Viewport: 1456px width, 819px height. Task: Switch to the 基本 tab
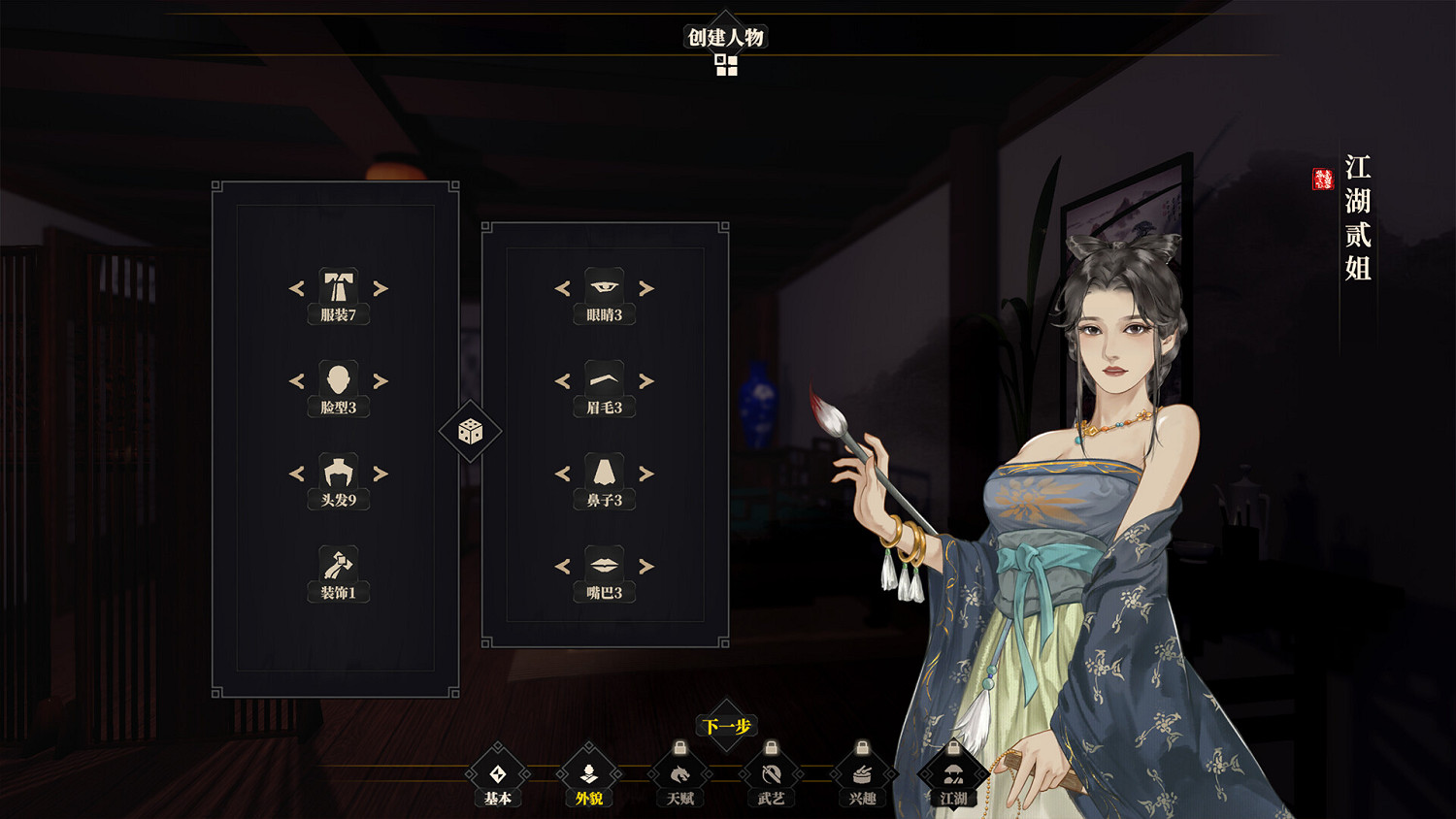coord(498,776)
